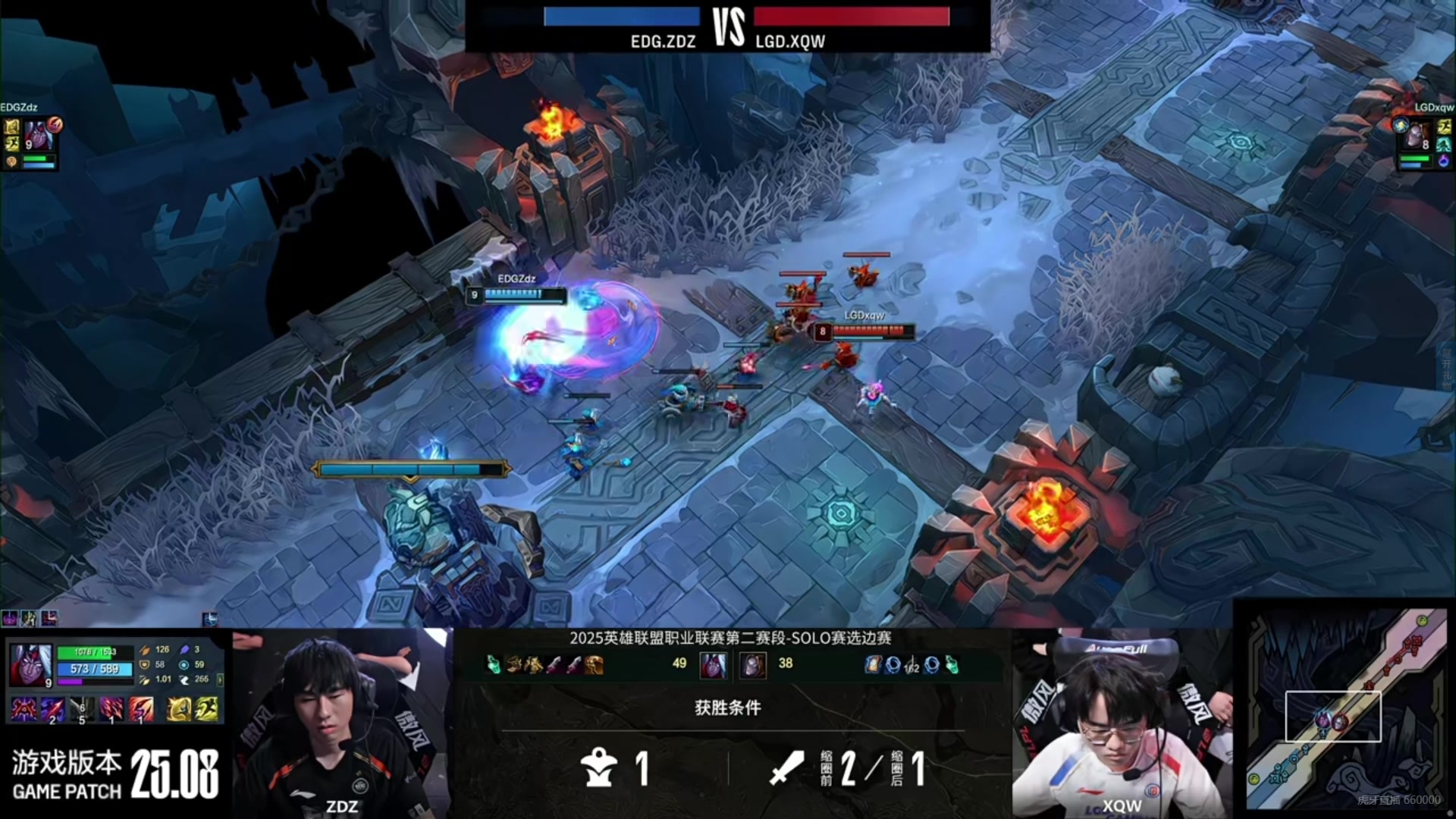Select the Ghost summoner spell icon
Image resolution: width=1456 pixels, height=819 pixels.
click(x=206, y=709)
